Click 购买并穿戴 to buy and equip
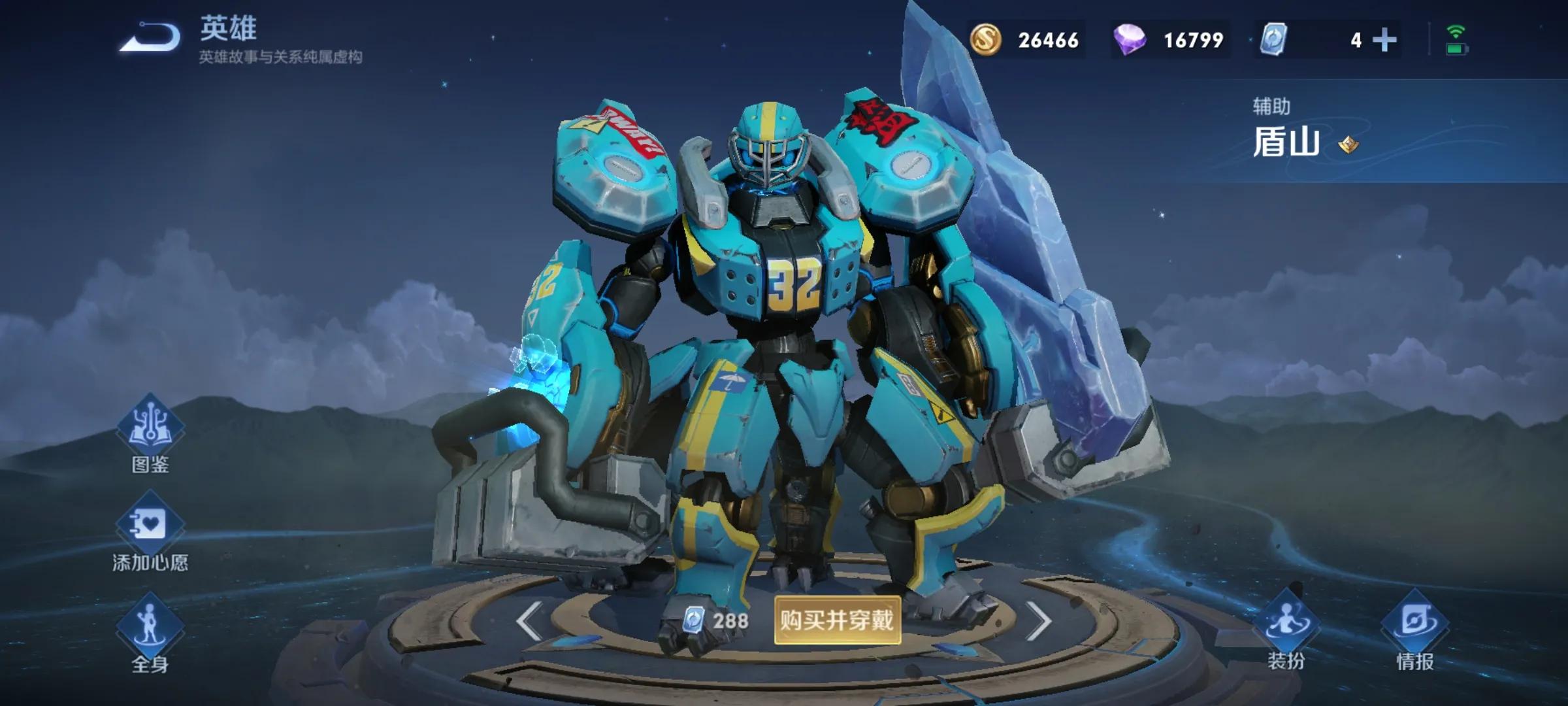This screenshot has width=1568, height=706. pyautogui.click(x=837, y=620)
